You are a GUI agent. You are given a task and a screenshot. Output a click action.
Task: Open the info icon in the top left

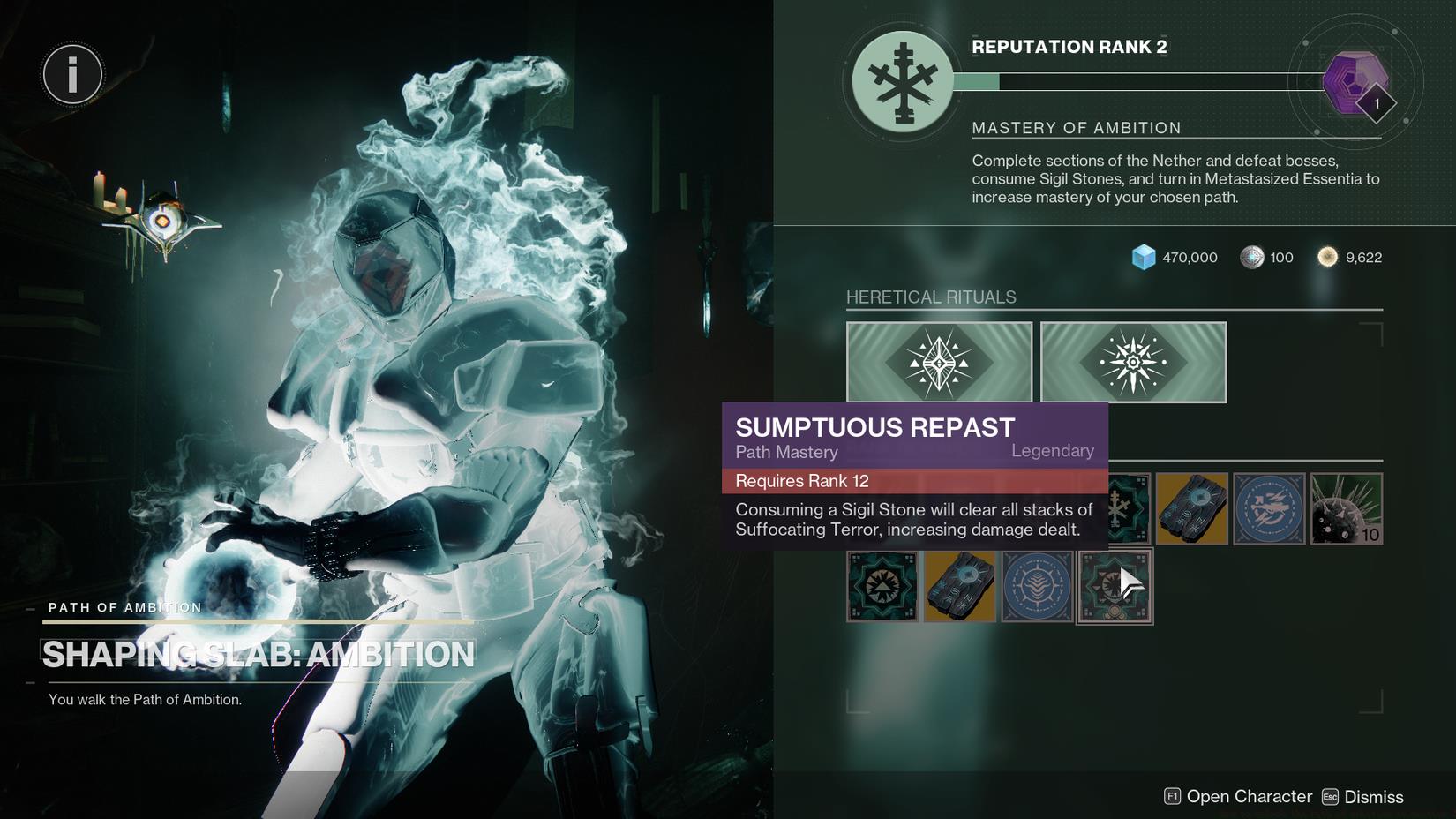point(71,74)
